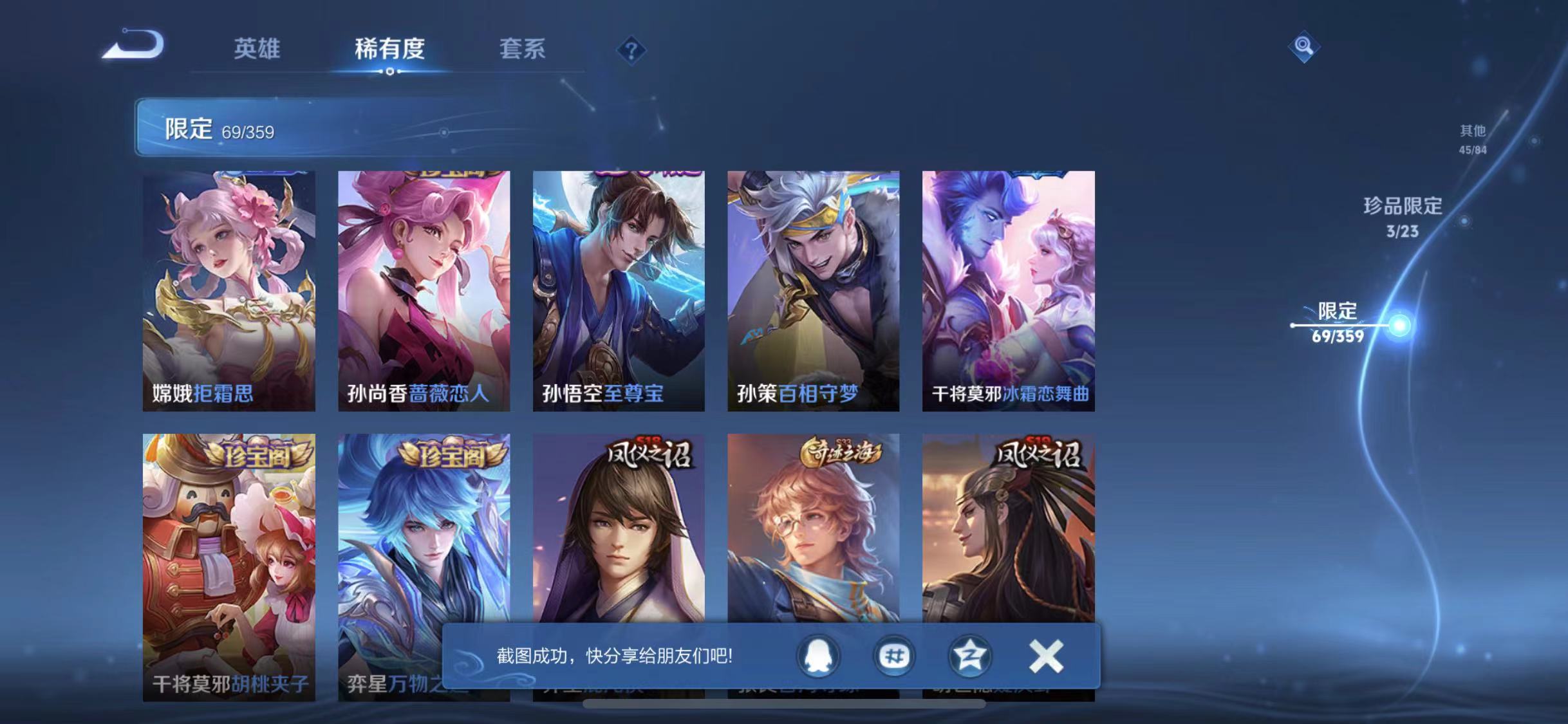
Task: Share screenshot via the hashtag community icon
Action: point(894,657)
